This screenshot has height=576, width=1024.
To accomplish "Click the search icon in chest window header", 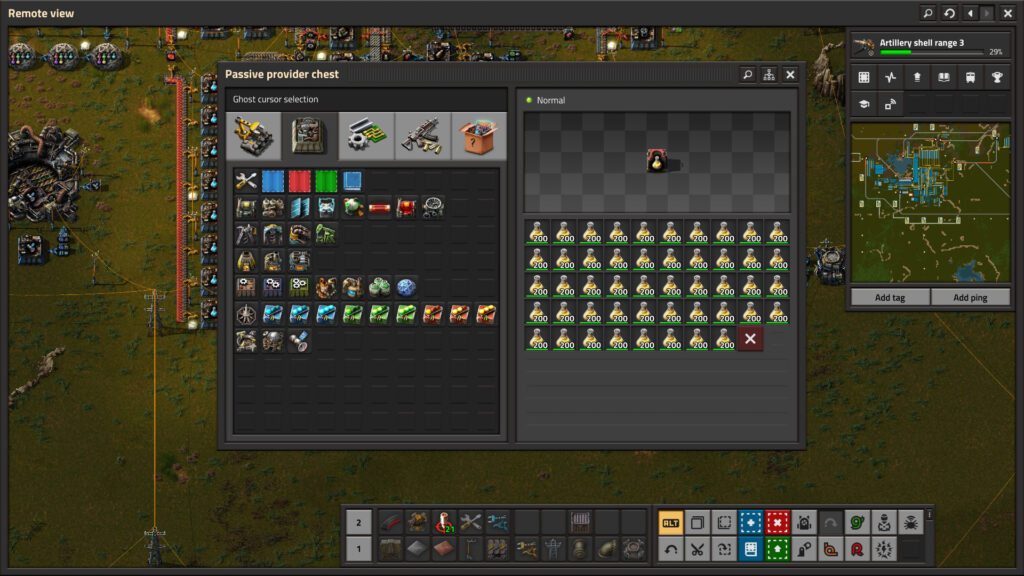I will point(747,75).
